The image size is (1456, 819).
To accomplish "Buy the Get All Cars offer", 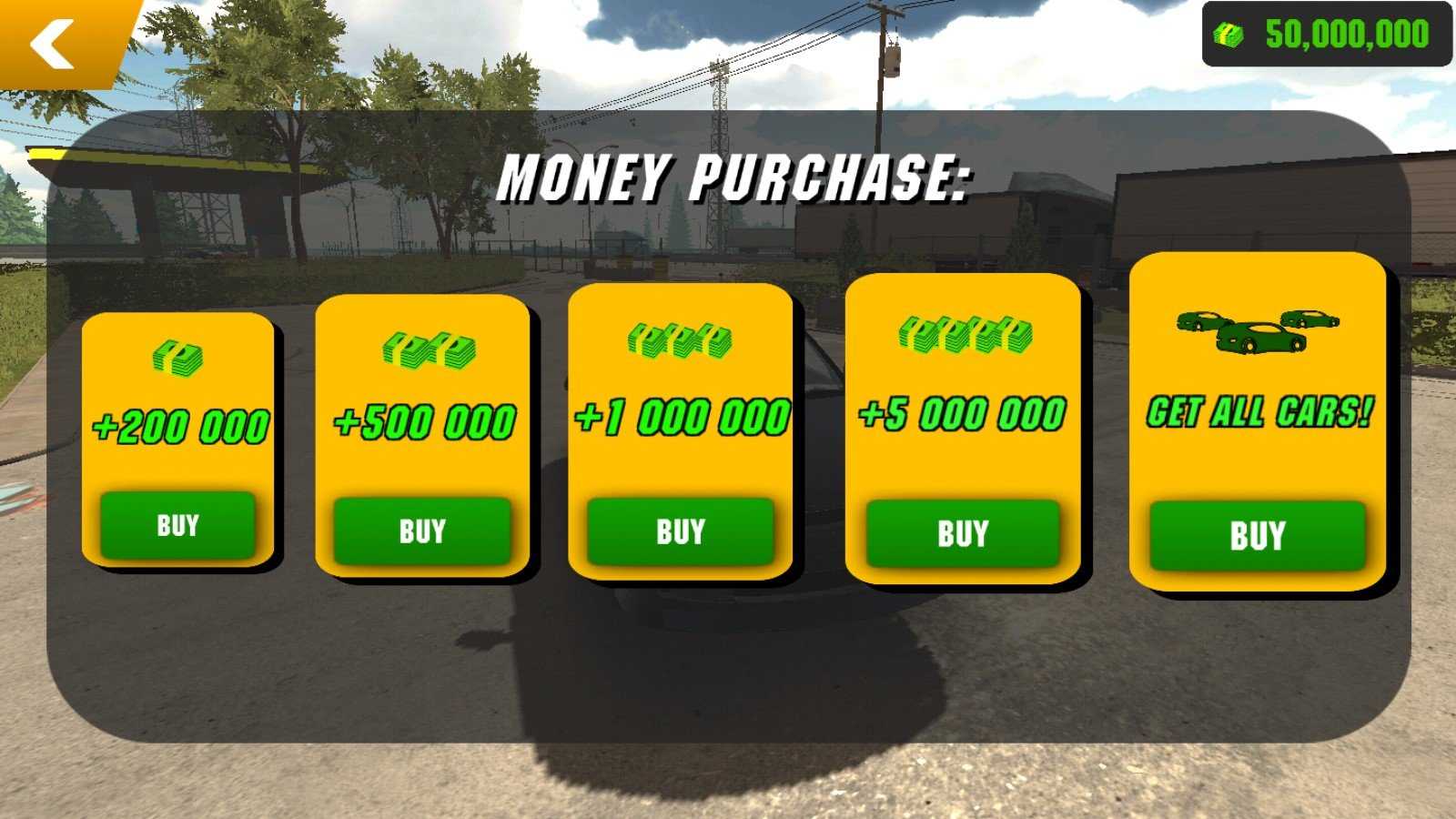I will point(1257,535).
